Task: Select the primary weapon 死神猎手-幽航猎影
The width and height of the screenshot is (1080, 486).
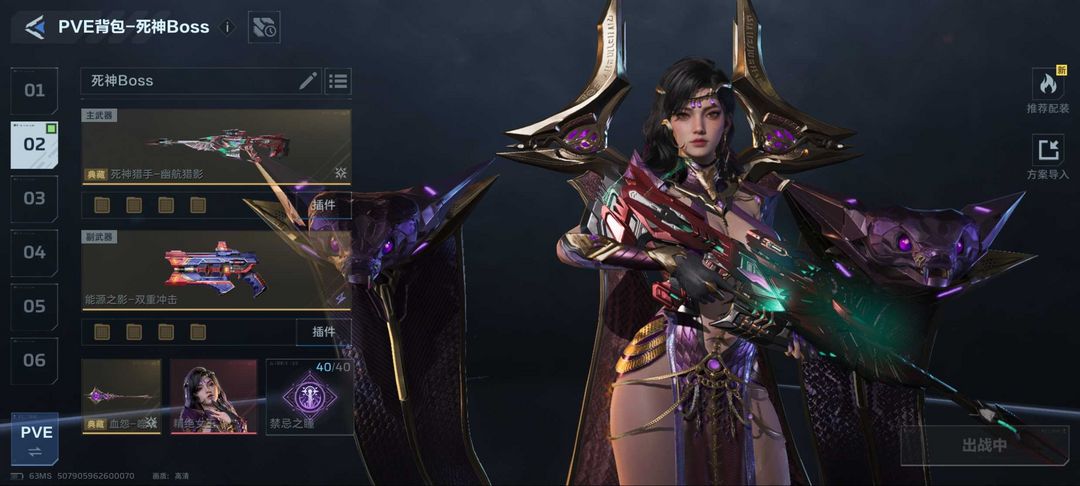Action: pos(216,147)
